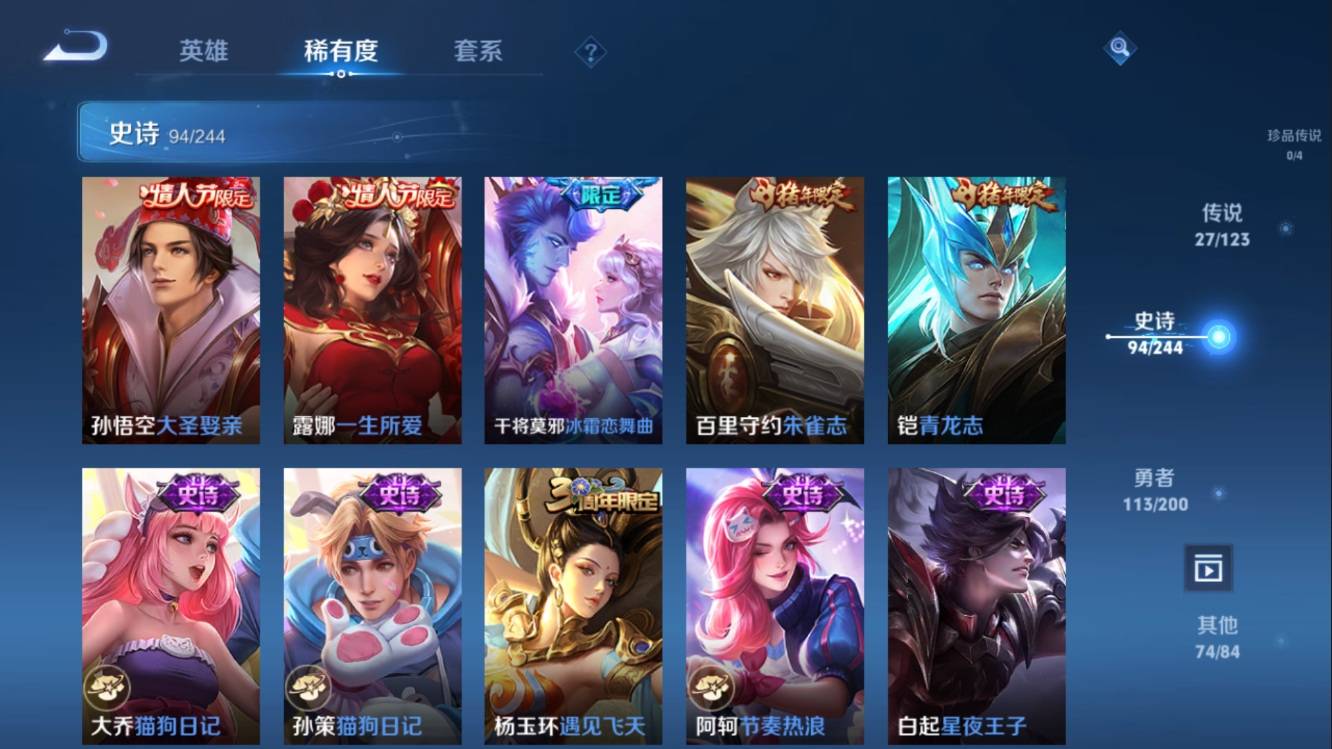Show the 其他 skin category
Screen dimensions: 1332x749
1217,637
